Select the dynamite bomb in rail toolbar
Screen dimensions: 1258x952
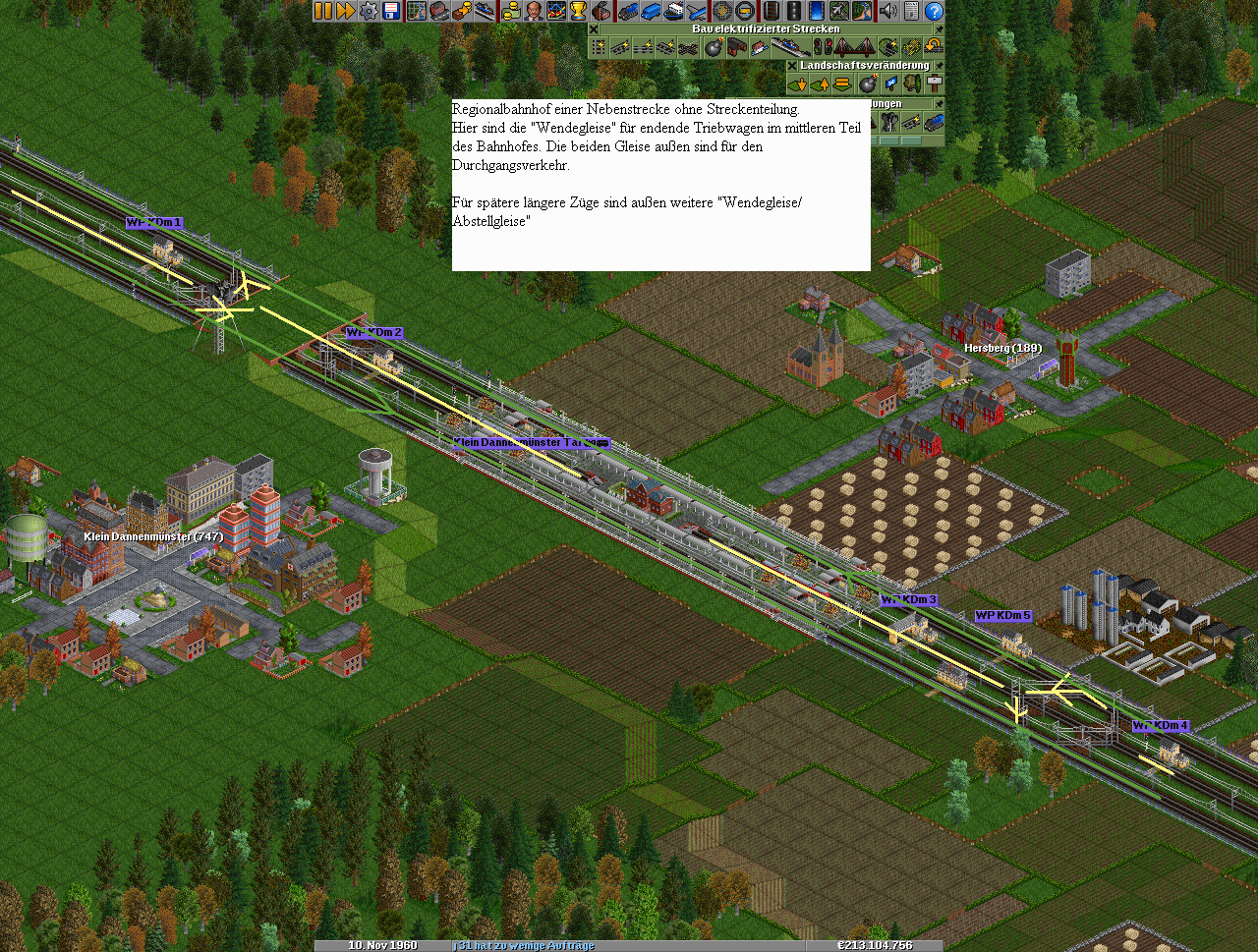(715, 47)
